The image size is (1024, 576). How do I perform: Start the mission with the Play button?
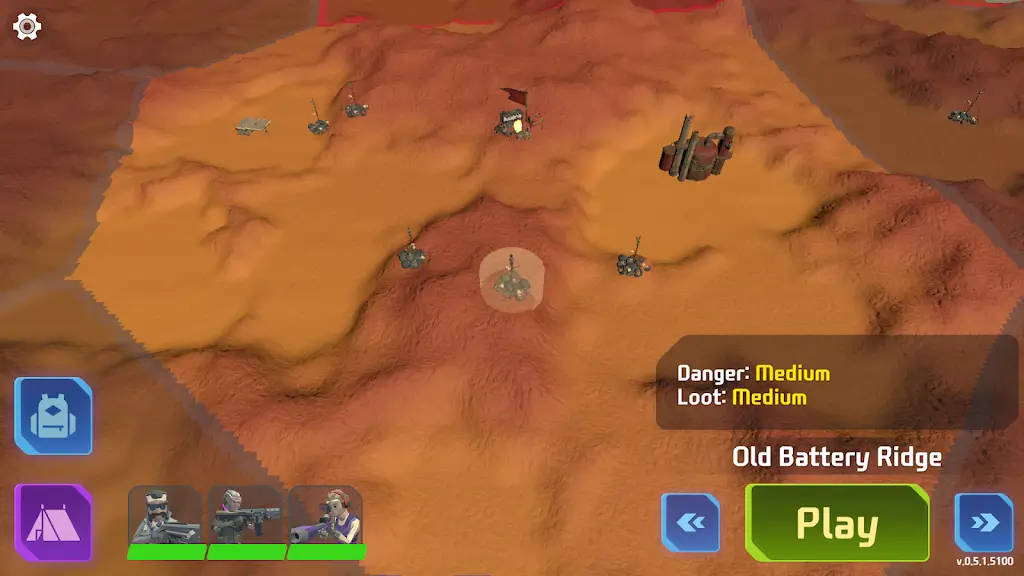pos(837,523)
